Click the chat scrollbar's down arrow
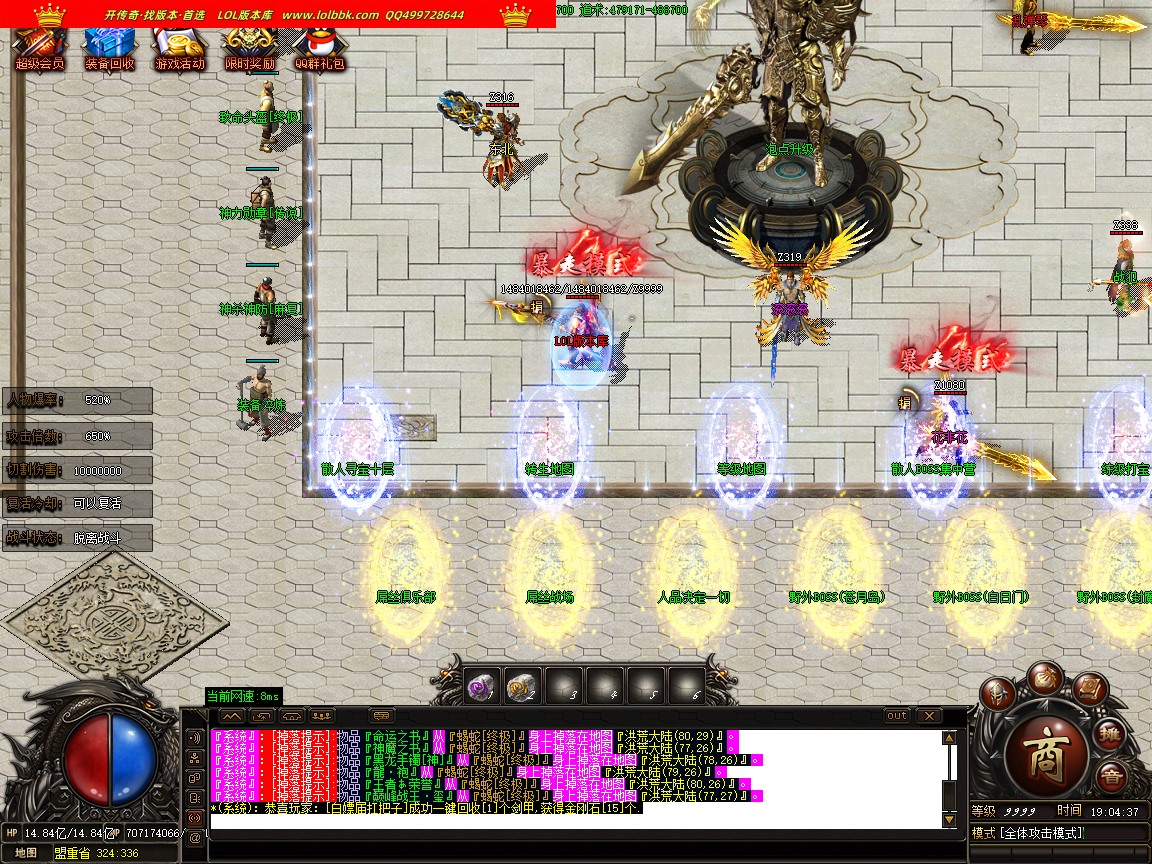The width and height of the screenshot is (1152, 864). point(949,820)
